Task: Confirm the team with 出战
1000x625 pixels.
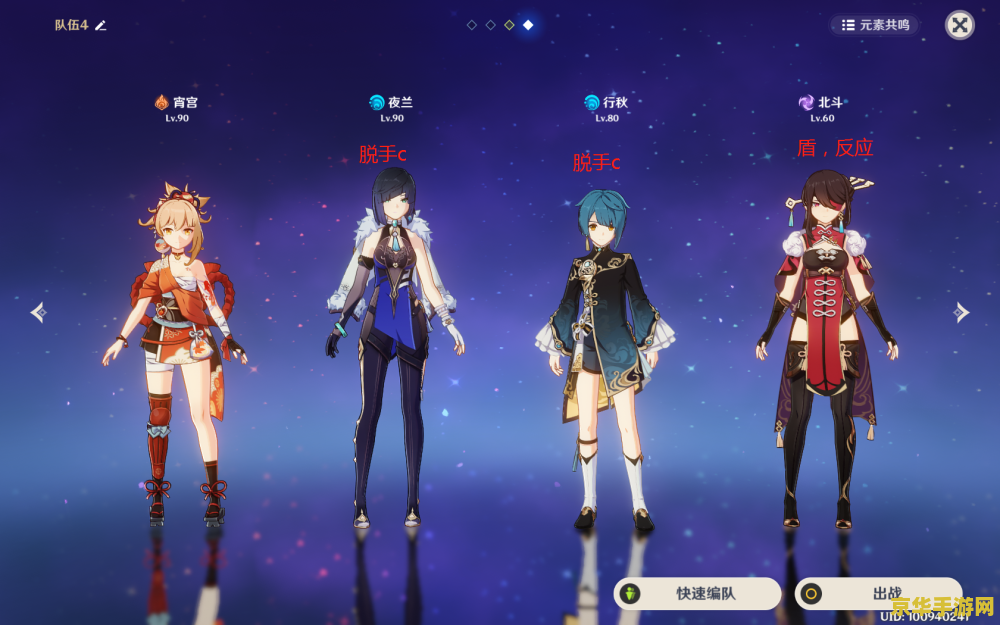Action: point(878,593)
